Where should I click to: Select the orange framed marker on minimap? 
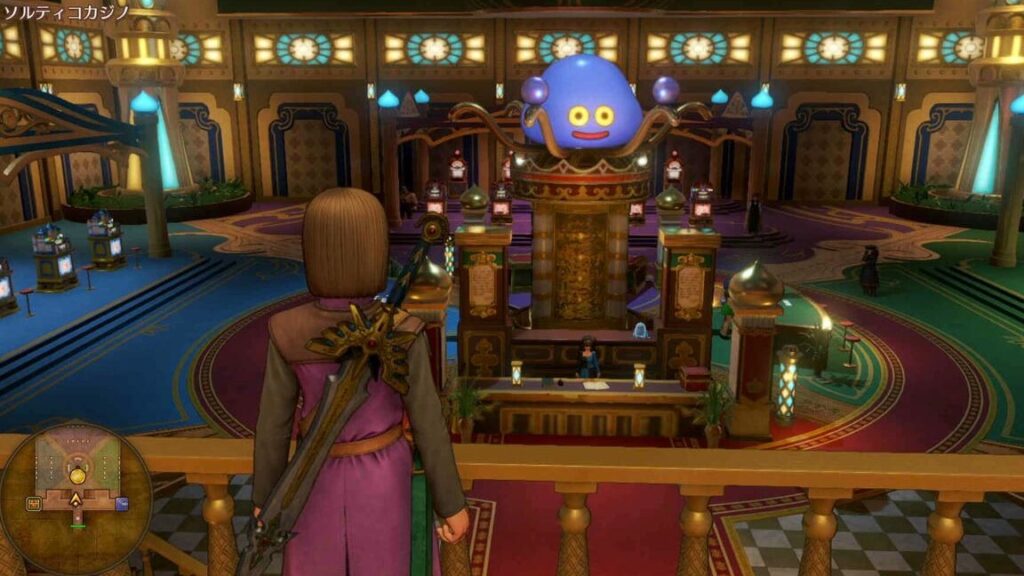33,504
